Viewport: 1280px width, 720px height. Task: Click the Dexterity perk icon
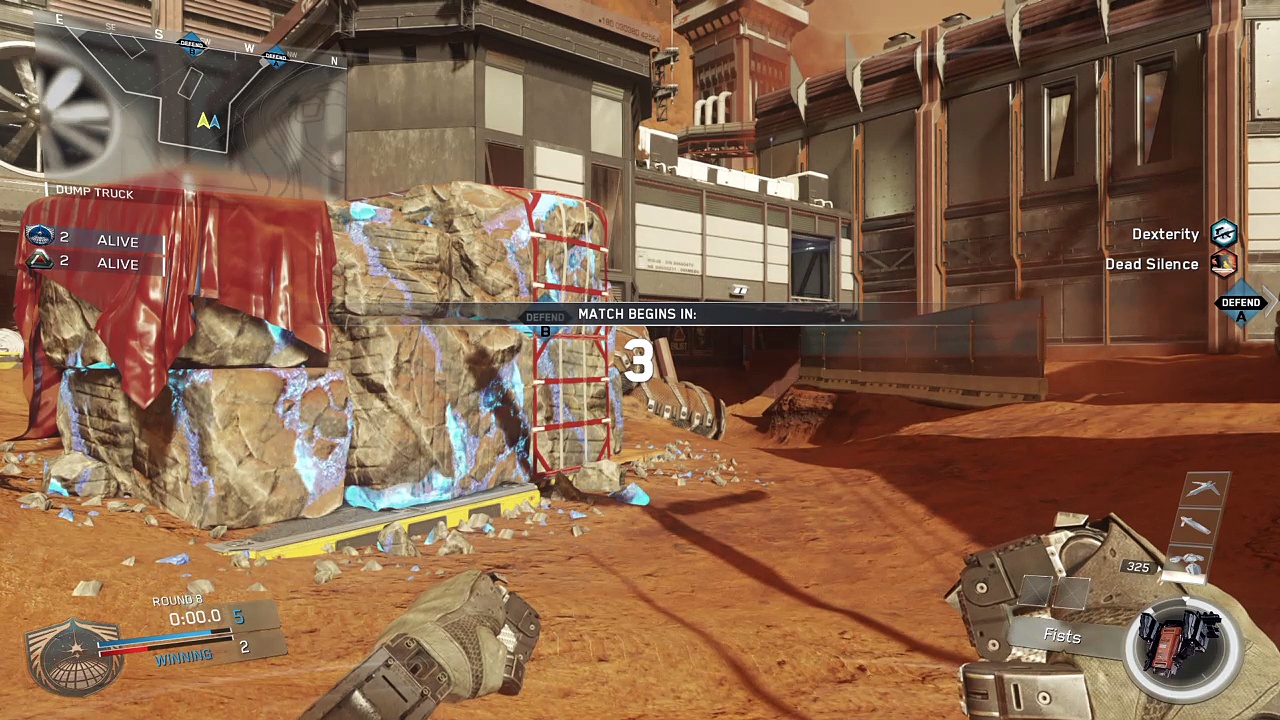click(1224, 234)
